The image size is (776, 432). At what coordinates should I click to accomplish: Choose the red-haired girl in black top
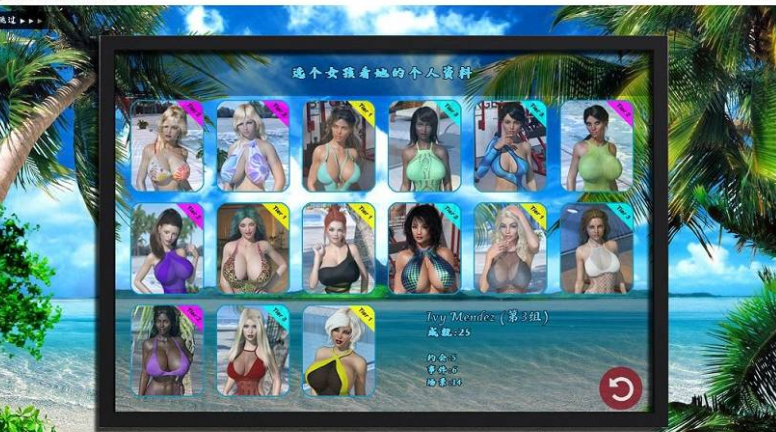tap(339, 248)
